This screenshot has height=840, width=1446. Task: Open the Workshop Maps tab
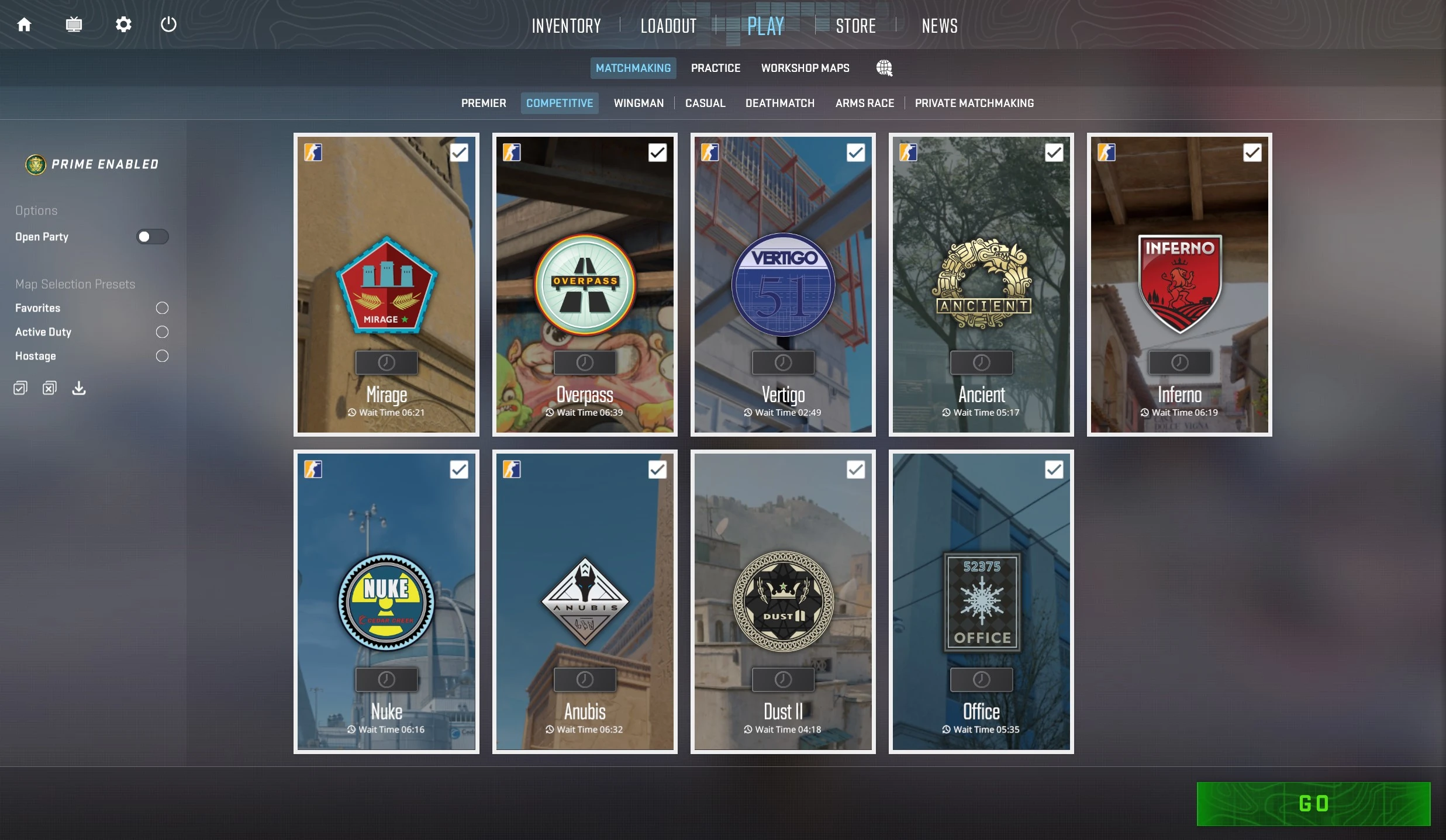(x=805, y=68)
